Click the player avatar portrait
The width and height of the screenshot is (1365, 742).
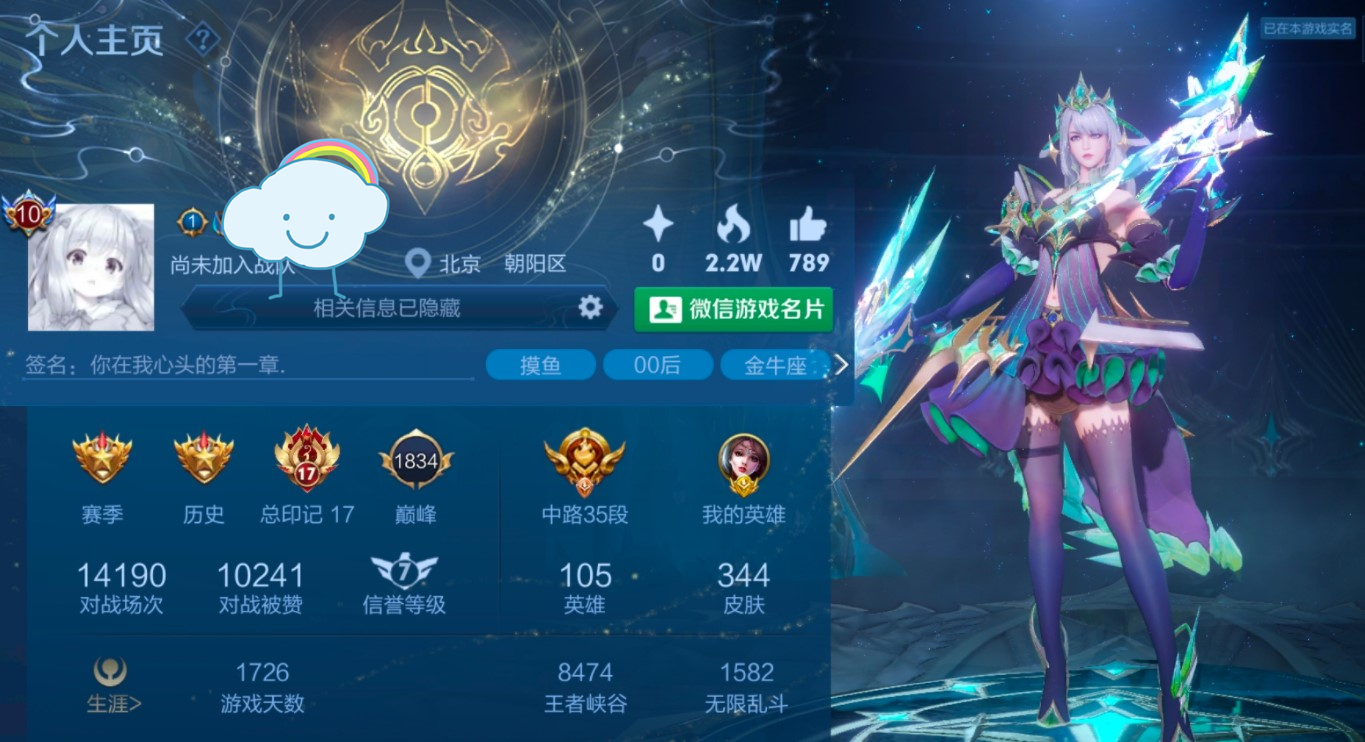91,267
